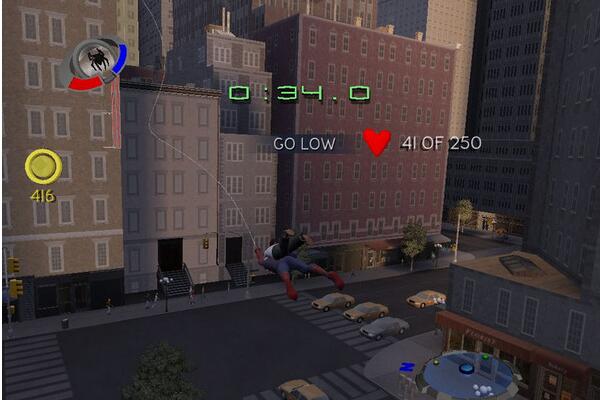Click the spider emblem HUD icon
600x400 pixels.
(98, 61)
